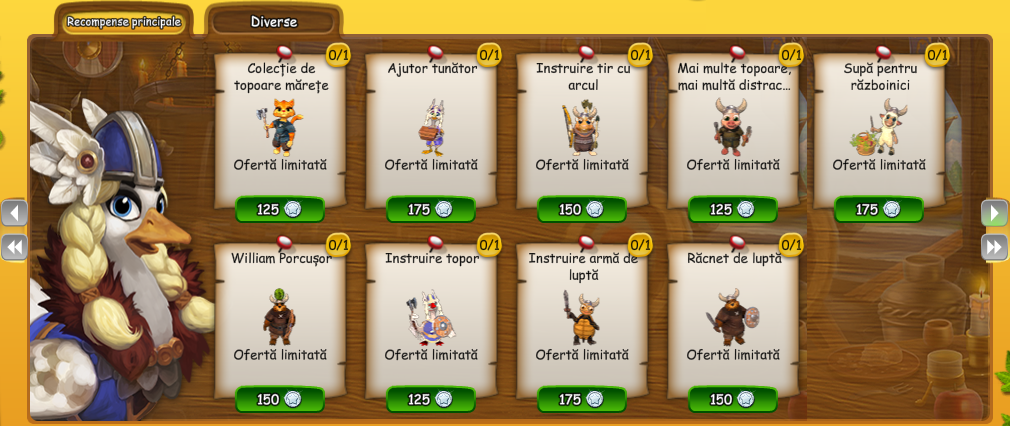Screen dimensions: 1010x426
Task: Select the Răcnet de luptă offer card
Action: pyautogui.click(x=733, y=315)
